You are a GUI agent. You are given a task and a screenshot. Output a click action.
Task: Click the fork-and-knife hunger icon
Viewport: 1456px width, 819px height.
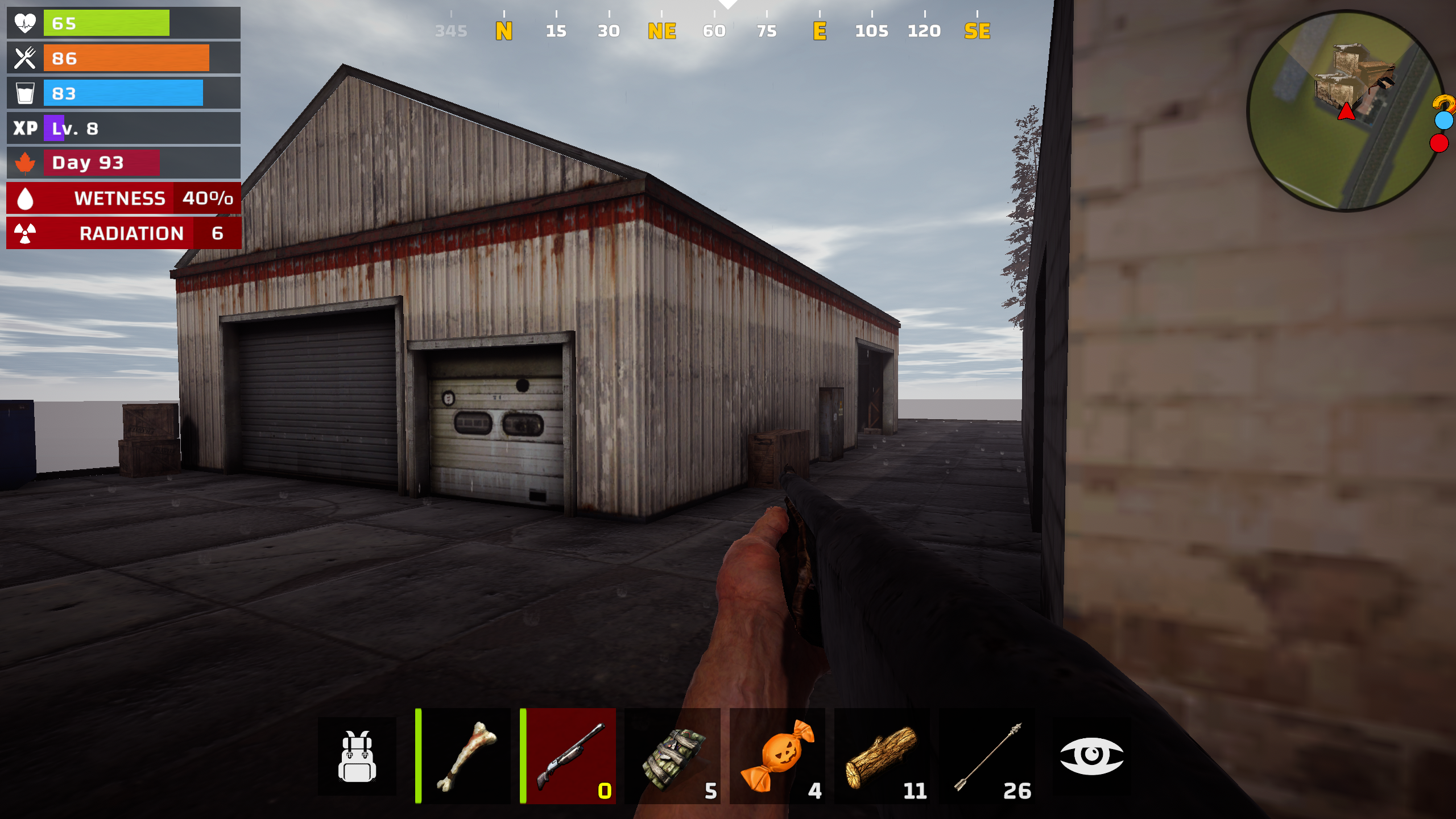[24, 57]
